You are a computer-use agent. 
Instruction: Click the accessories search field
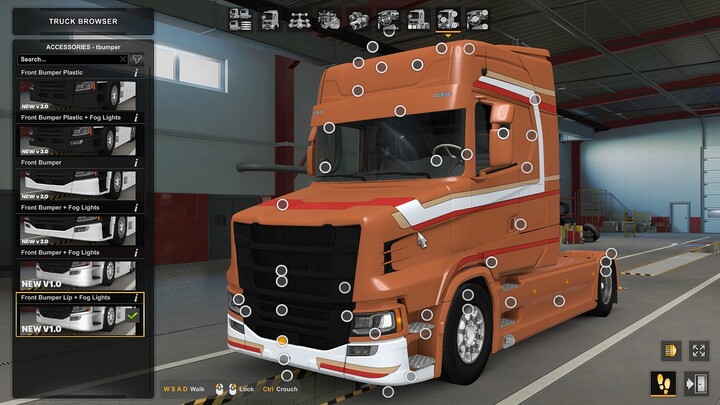[67, 60]
